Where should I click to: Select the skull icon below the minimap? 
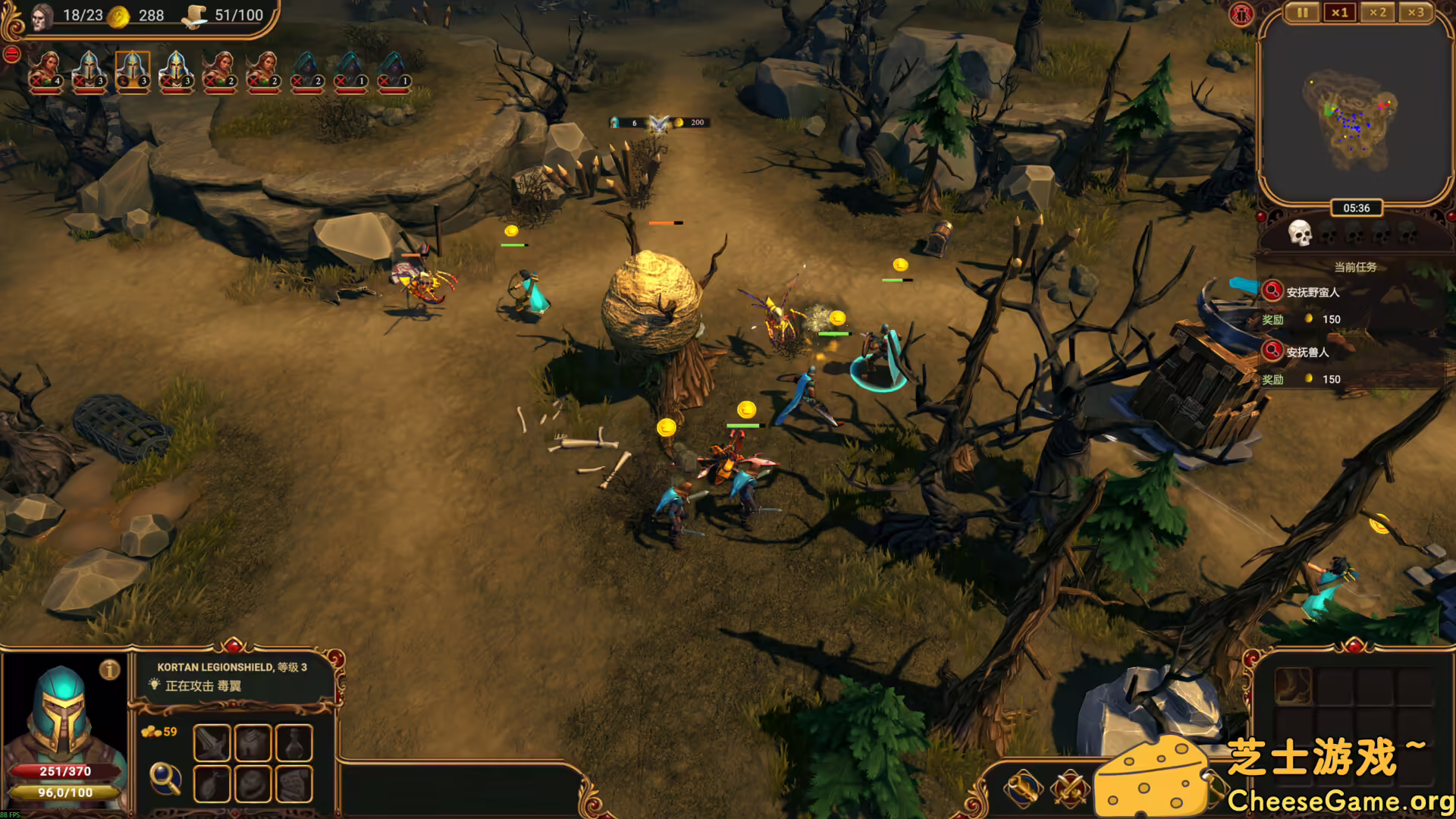pos(1300,233)
